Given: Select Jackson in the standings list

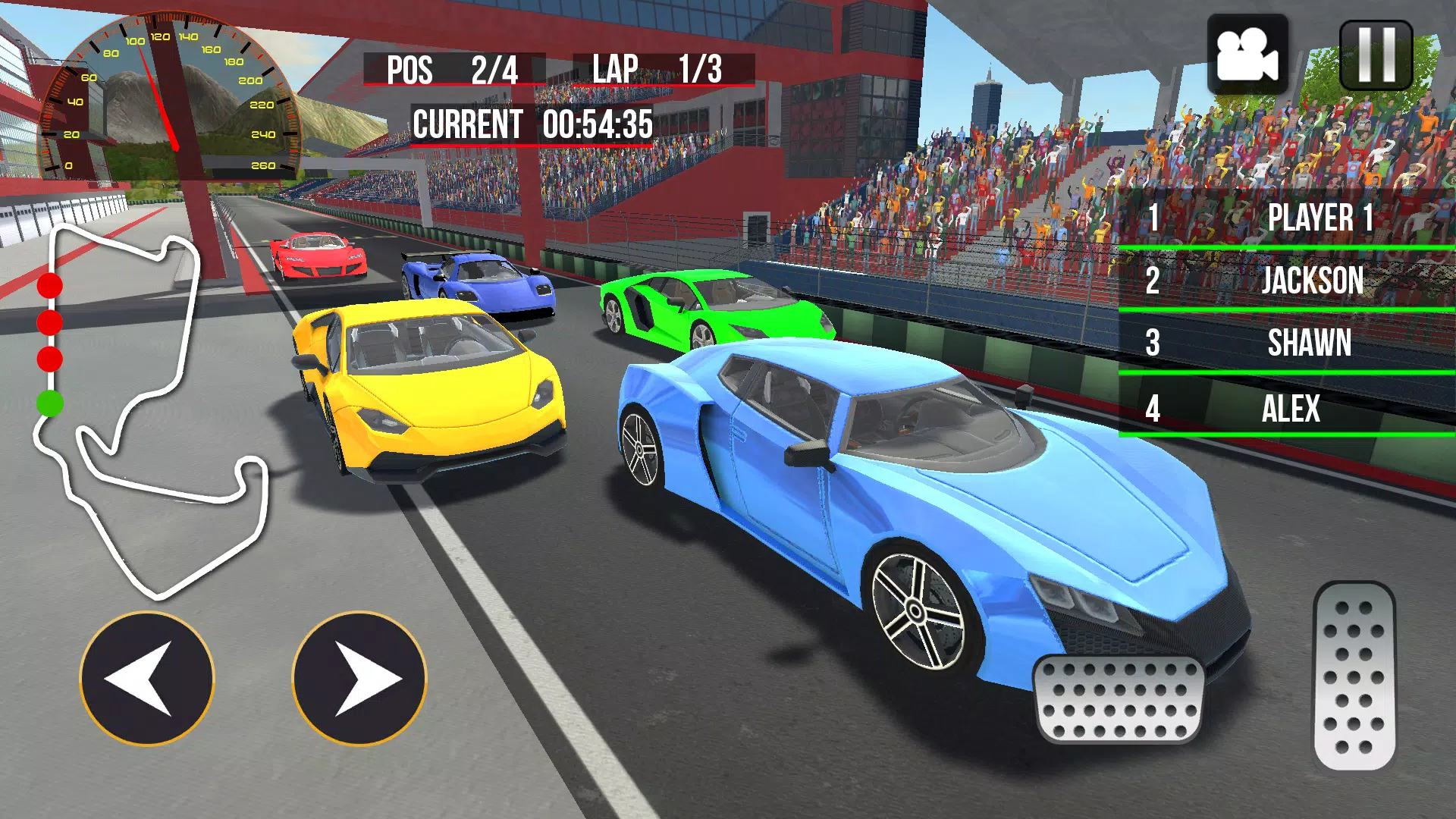Looking at the screenshot, I should click(1287, 281).
